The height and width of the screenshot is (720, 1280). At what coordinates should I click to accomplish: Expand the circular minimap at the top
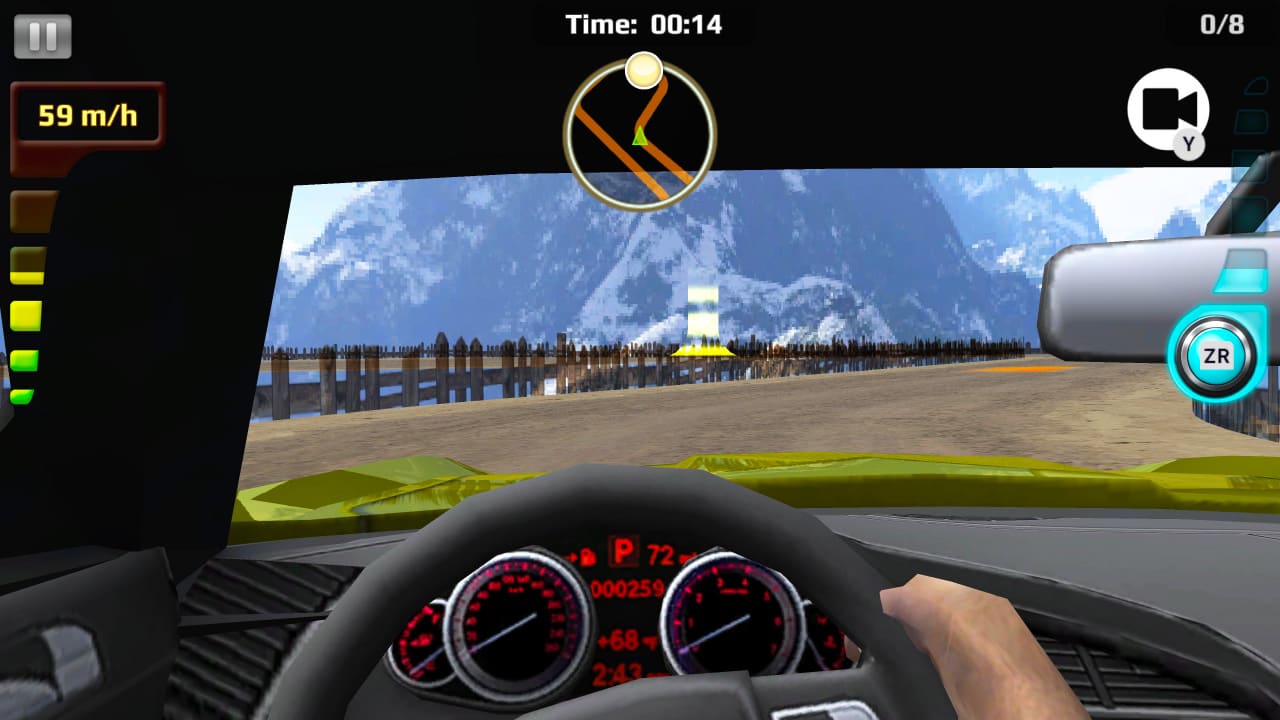[640, 135]
